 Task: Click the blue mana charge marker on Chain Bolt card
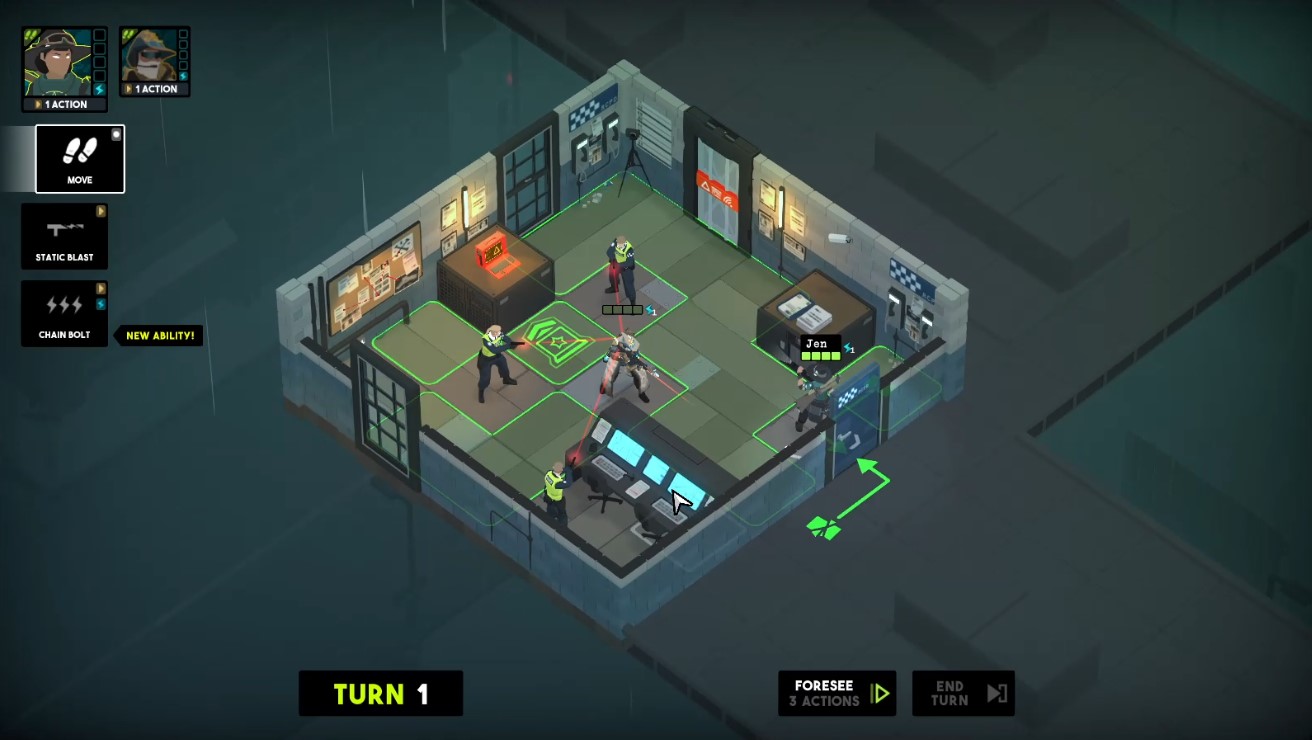[99, 304]
